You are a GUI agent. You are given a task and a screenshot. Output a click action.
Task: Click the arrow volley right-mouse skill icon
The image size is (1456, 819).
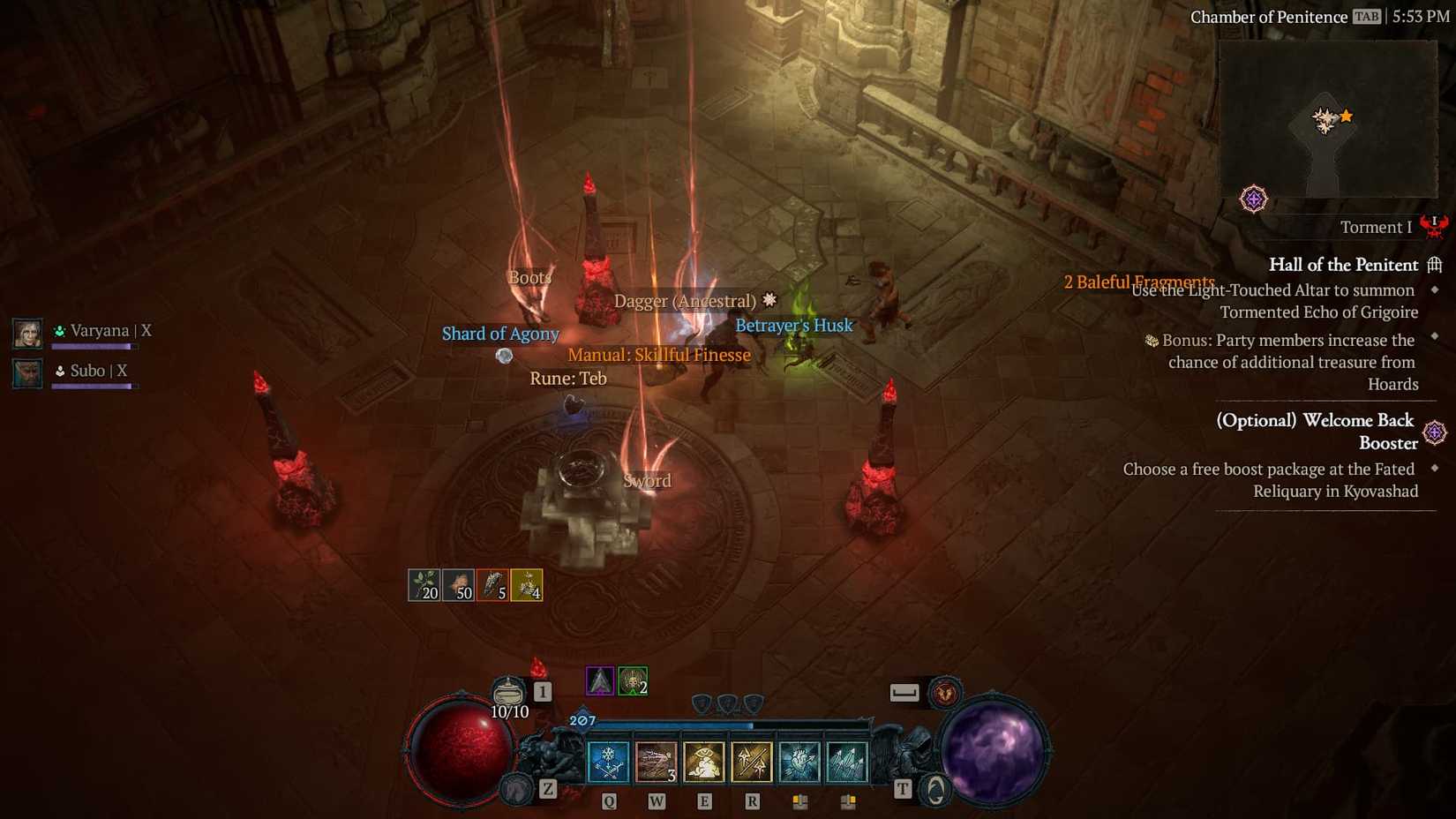pos(847,761)
